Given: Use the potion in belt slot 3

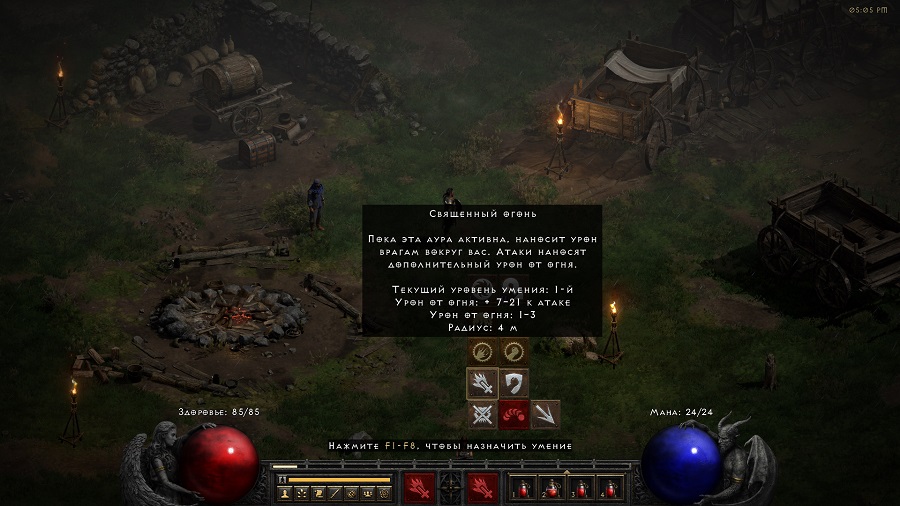Looking at the screenshot, I should pos(580,489).
